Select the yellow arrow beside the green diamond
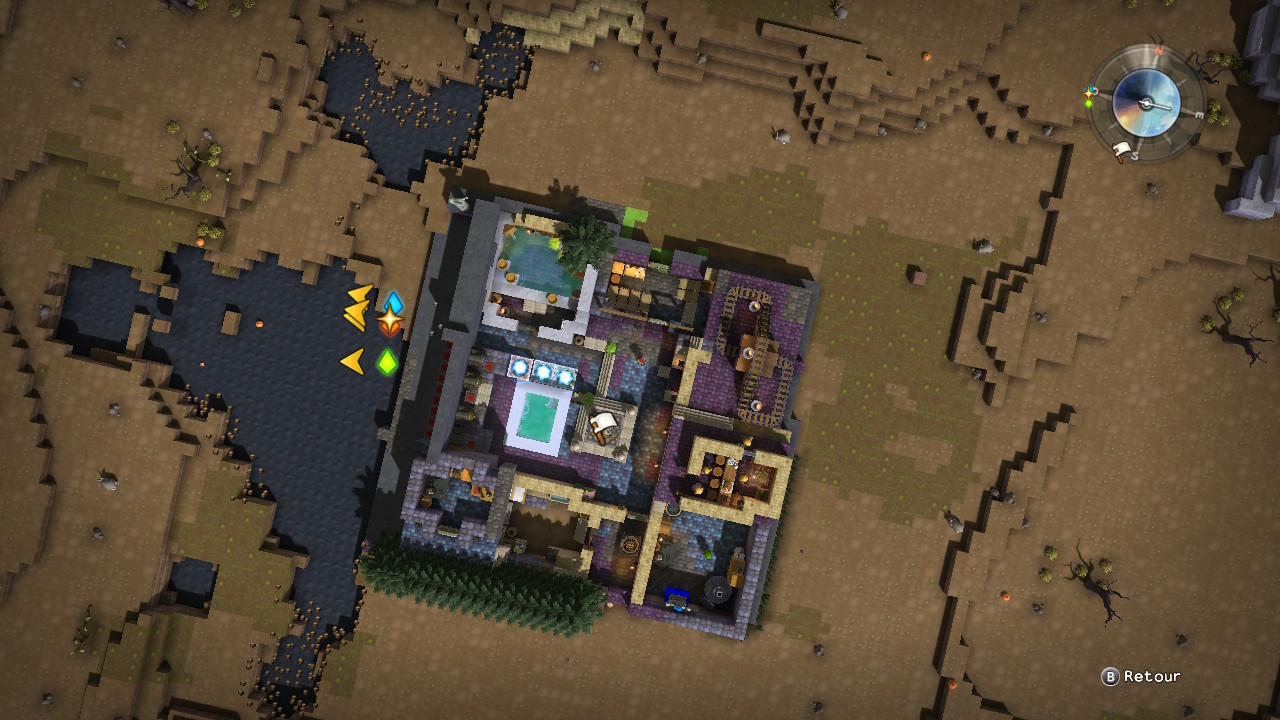The height and width of the screenshot is (720, 1280). [x=352, y=361]
